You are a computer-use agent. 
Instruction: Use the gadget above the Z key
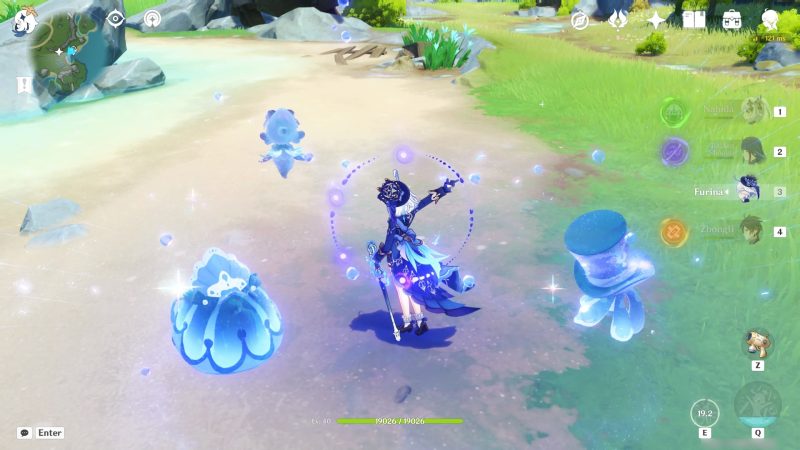point(757,343)
